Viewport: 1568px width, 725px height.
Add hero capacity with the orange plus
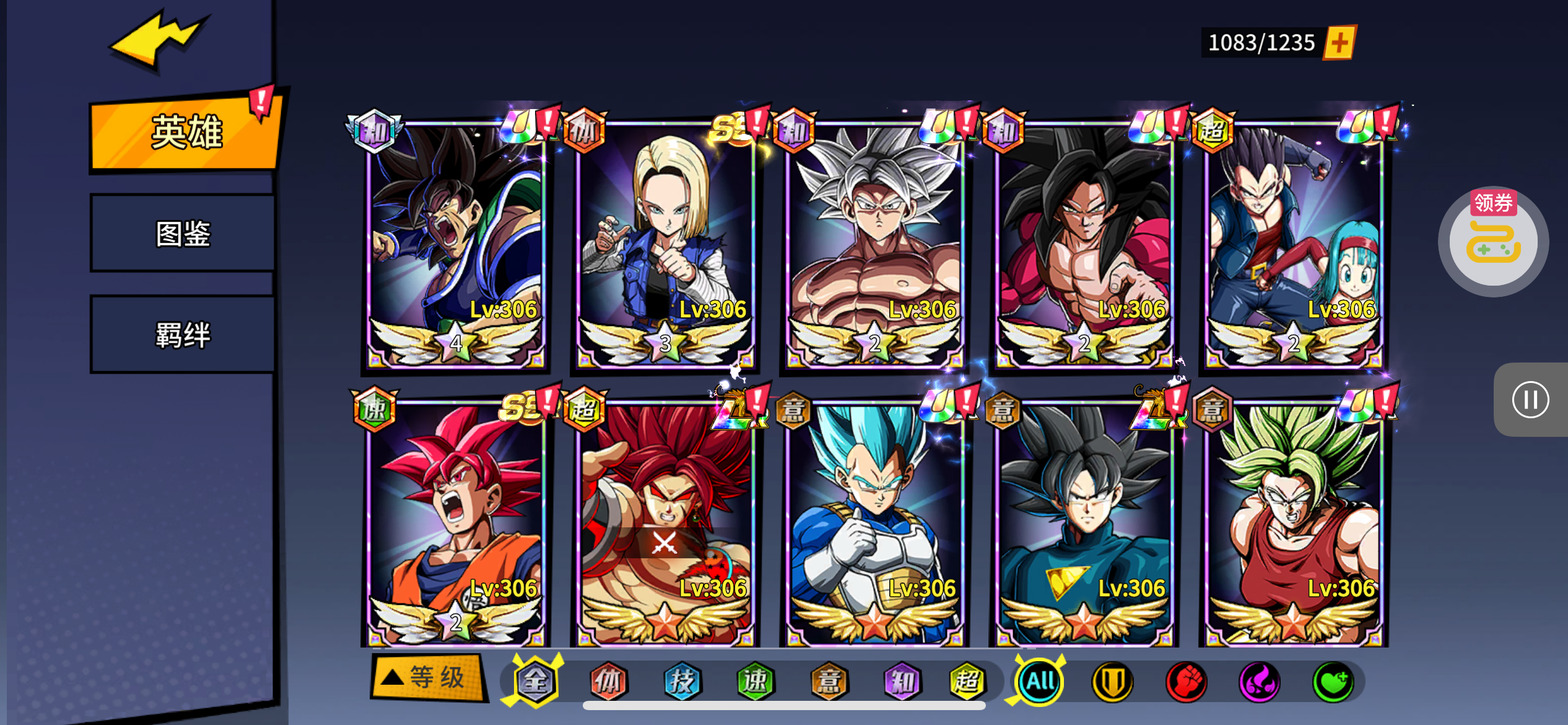(1339, 43)
